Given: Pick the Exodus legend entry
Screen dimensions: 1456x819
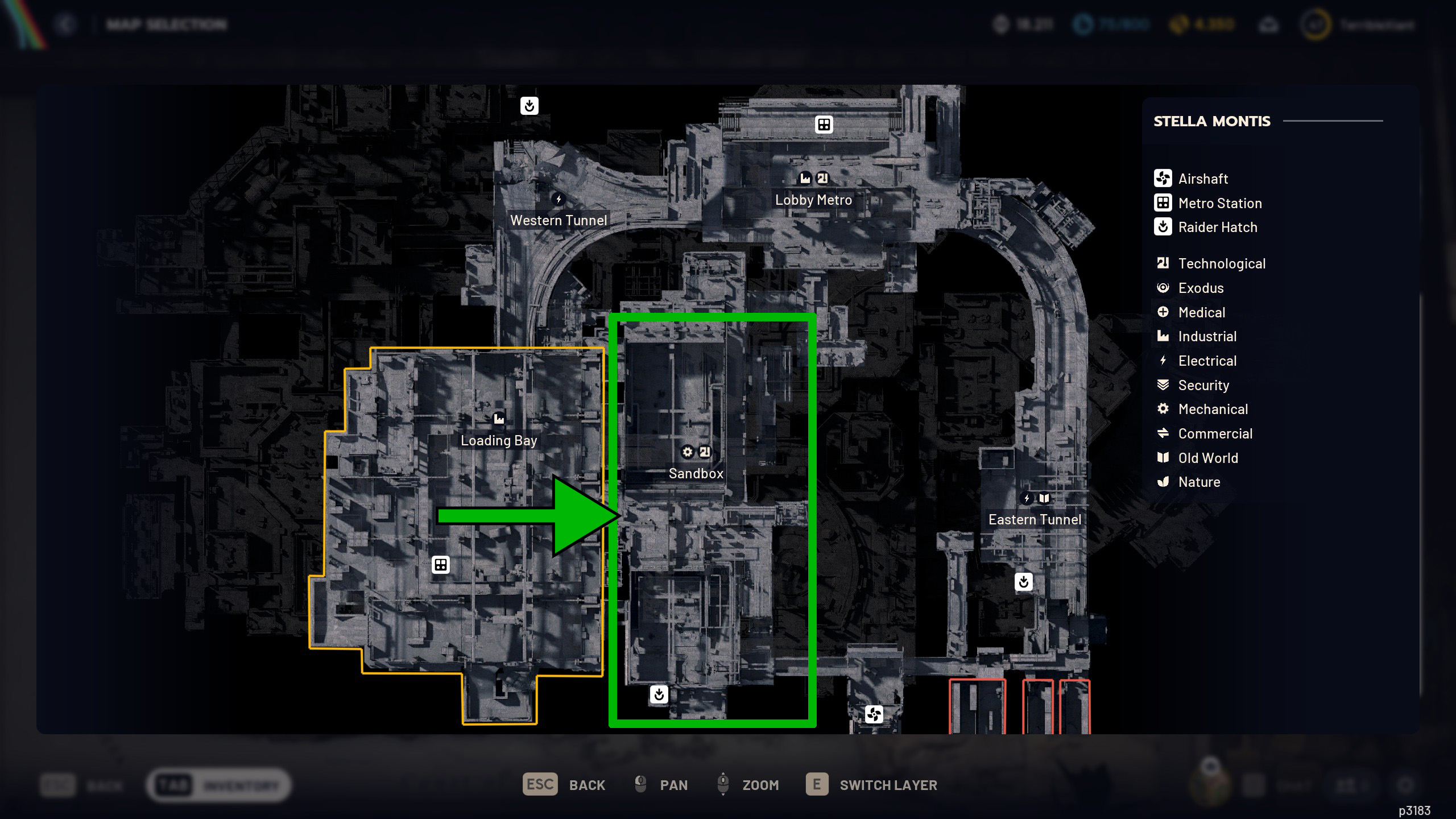Looking at the screenshot, I should point(1201,288).
